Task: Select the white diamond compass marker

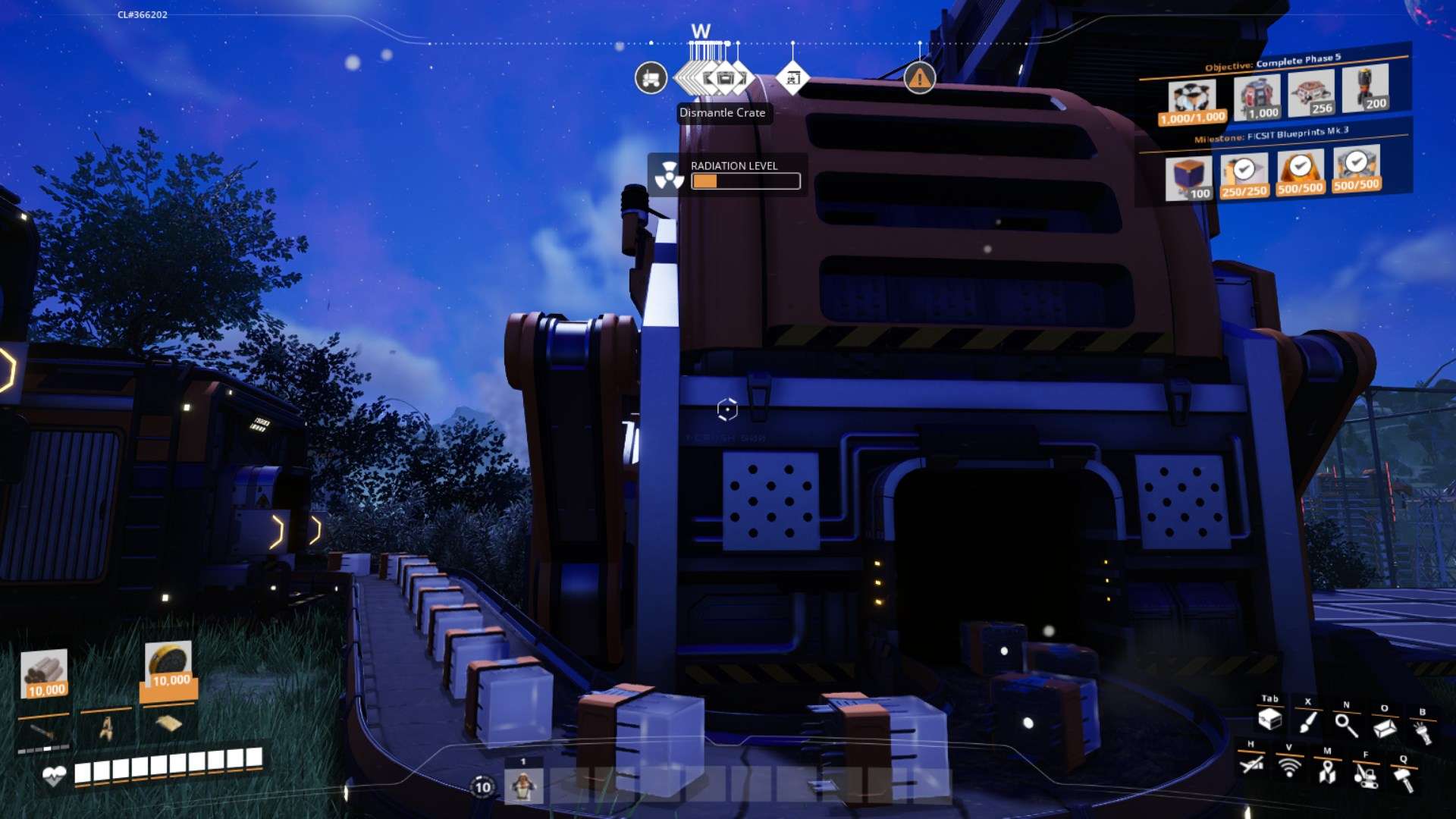Action: pos(792,78)
